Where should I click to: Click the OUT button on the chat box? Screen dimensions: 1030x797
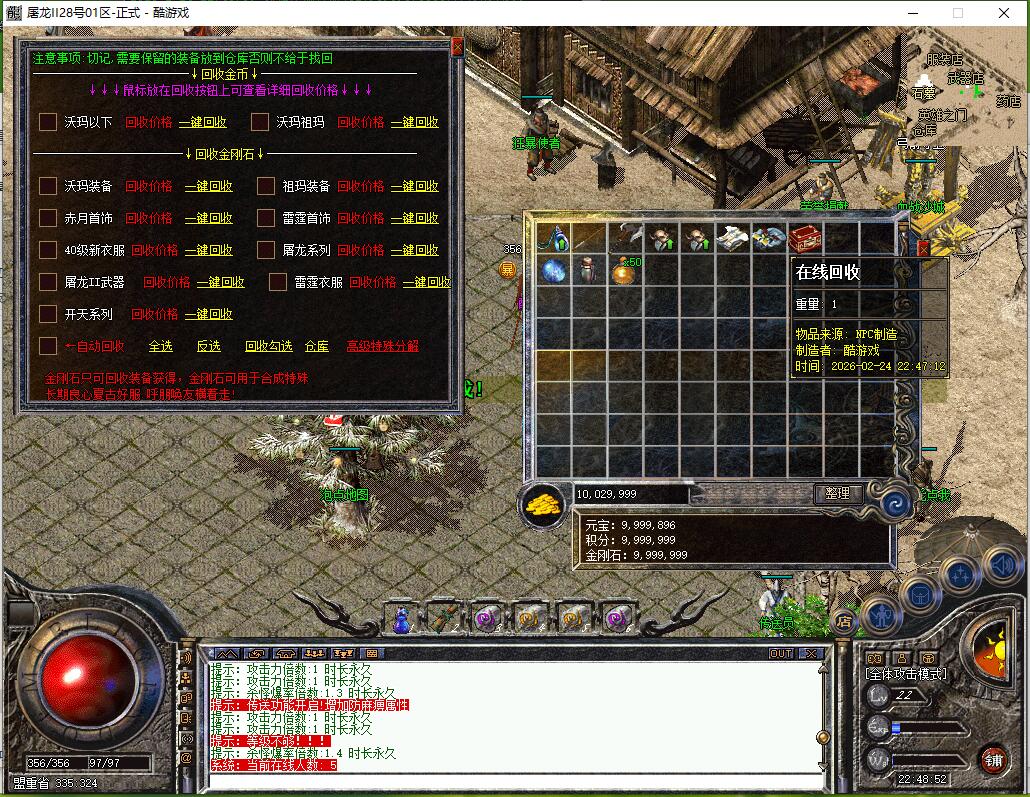tap(781, 653)
